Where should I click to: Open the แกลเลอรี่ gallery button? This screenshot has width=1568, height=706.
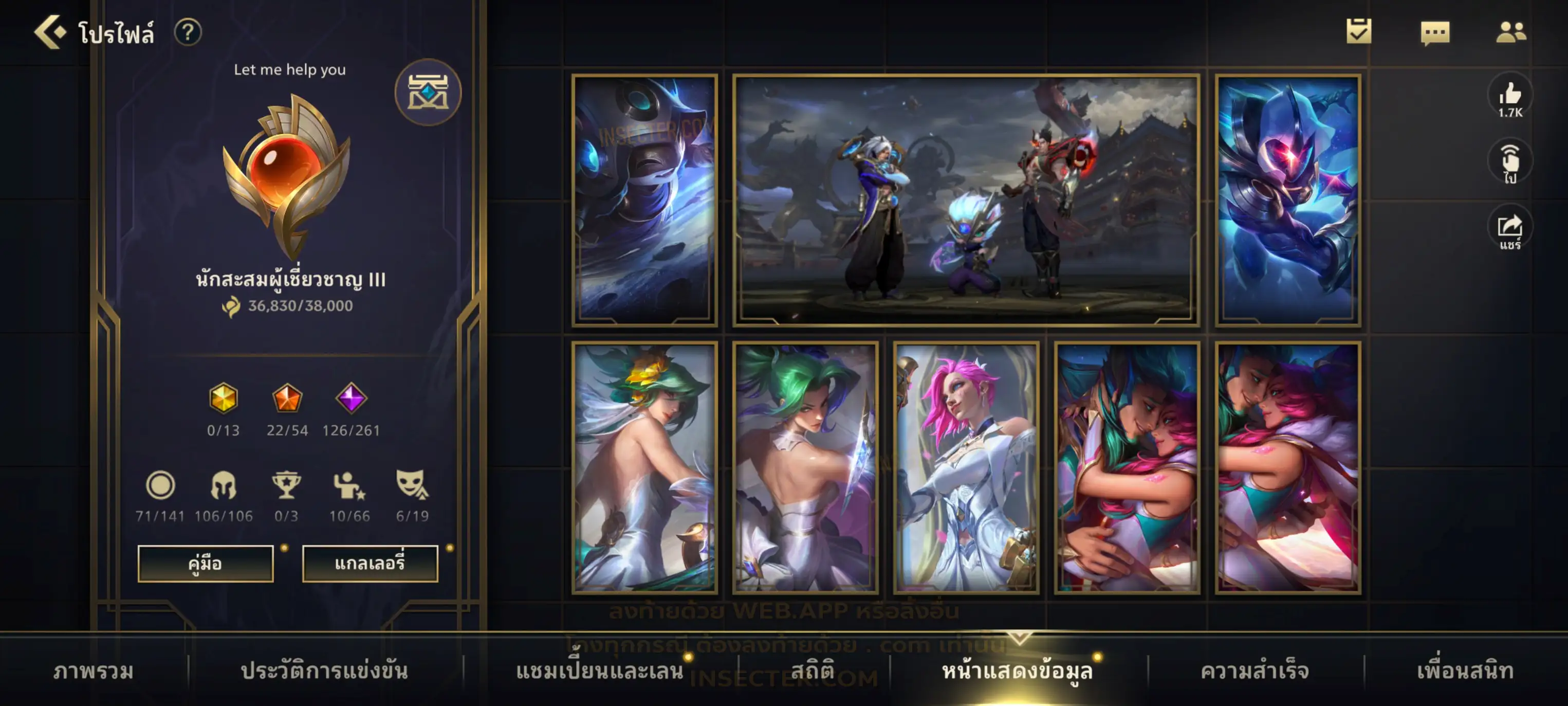[x=370, y=564]
